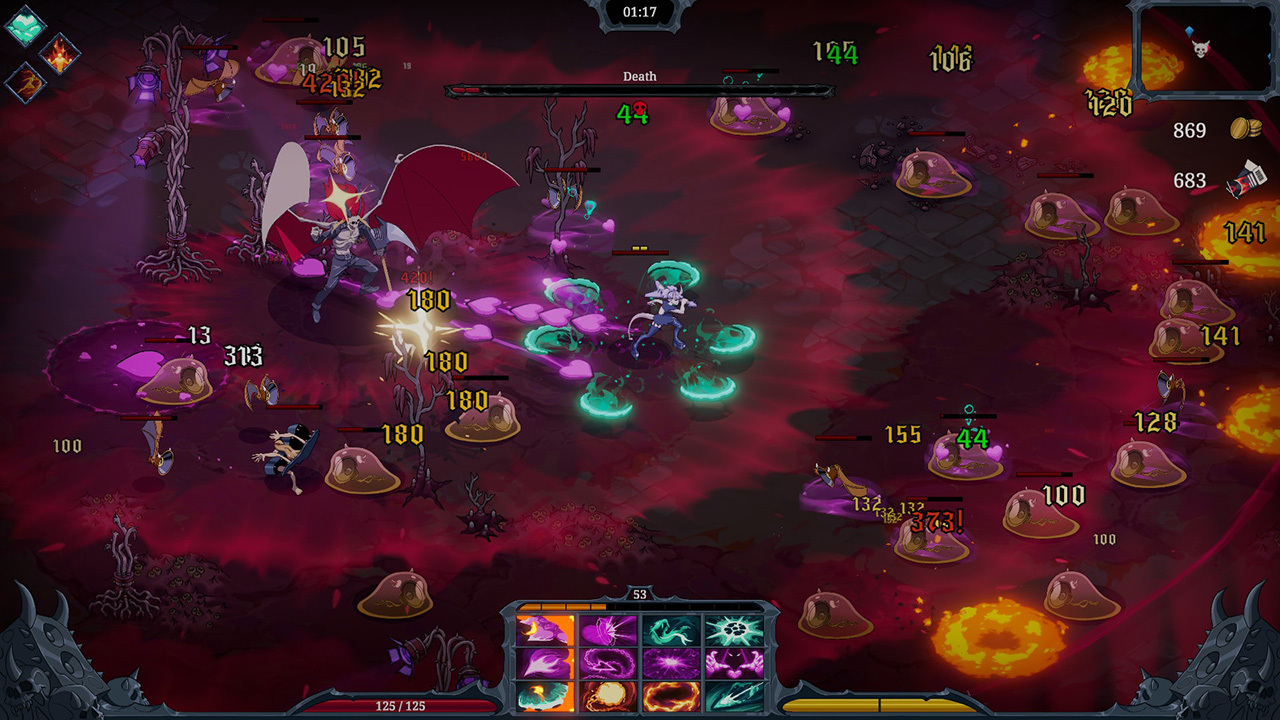Toggle the running flame buff diamond
Image resolution: width=1280 pixels, height=720 pixels.
(x=27, y=83)
